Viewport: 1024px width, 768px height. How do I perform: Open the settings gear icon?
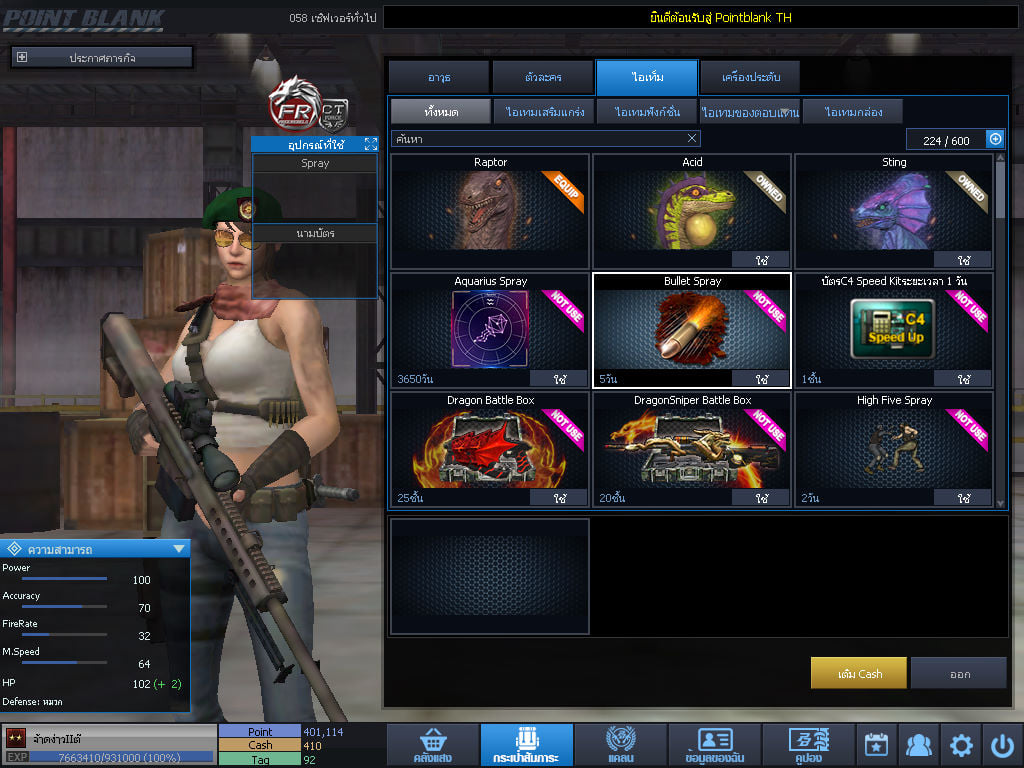pos(961,745)
